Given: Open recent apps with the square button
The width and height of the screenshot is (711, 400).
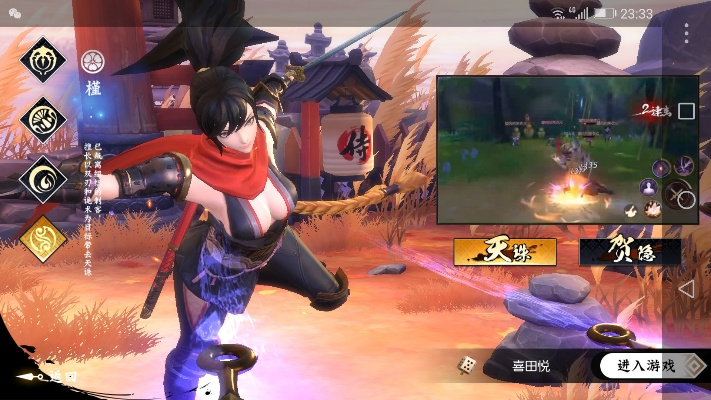Looking at the screenshot, I should [686, 111].
